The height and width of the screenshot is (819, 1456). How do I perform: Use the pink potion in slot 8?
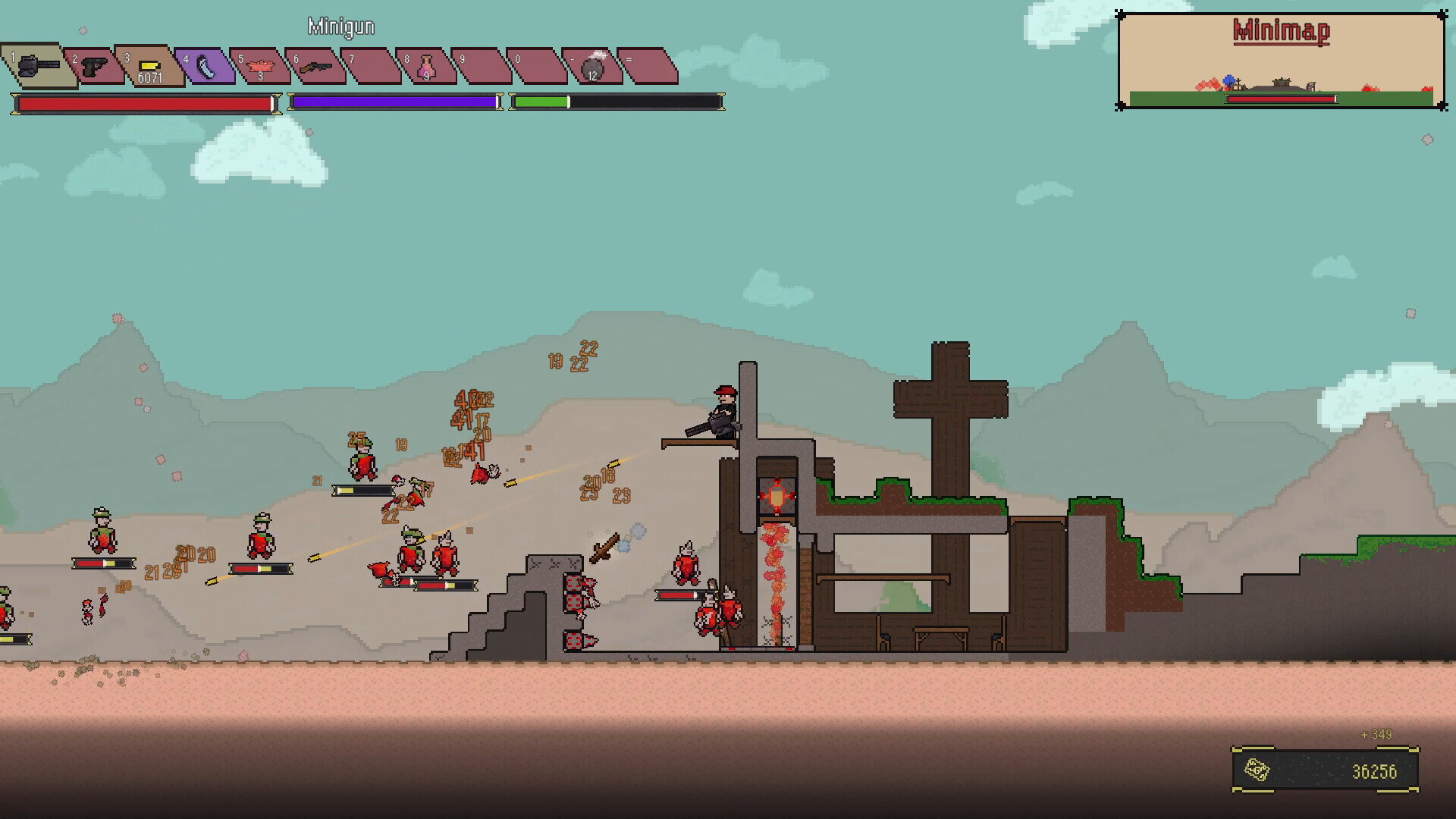pos(426,67)
